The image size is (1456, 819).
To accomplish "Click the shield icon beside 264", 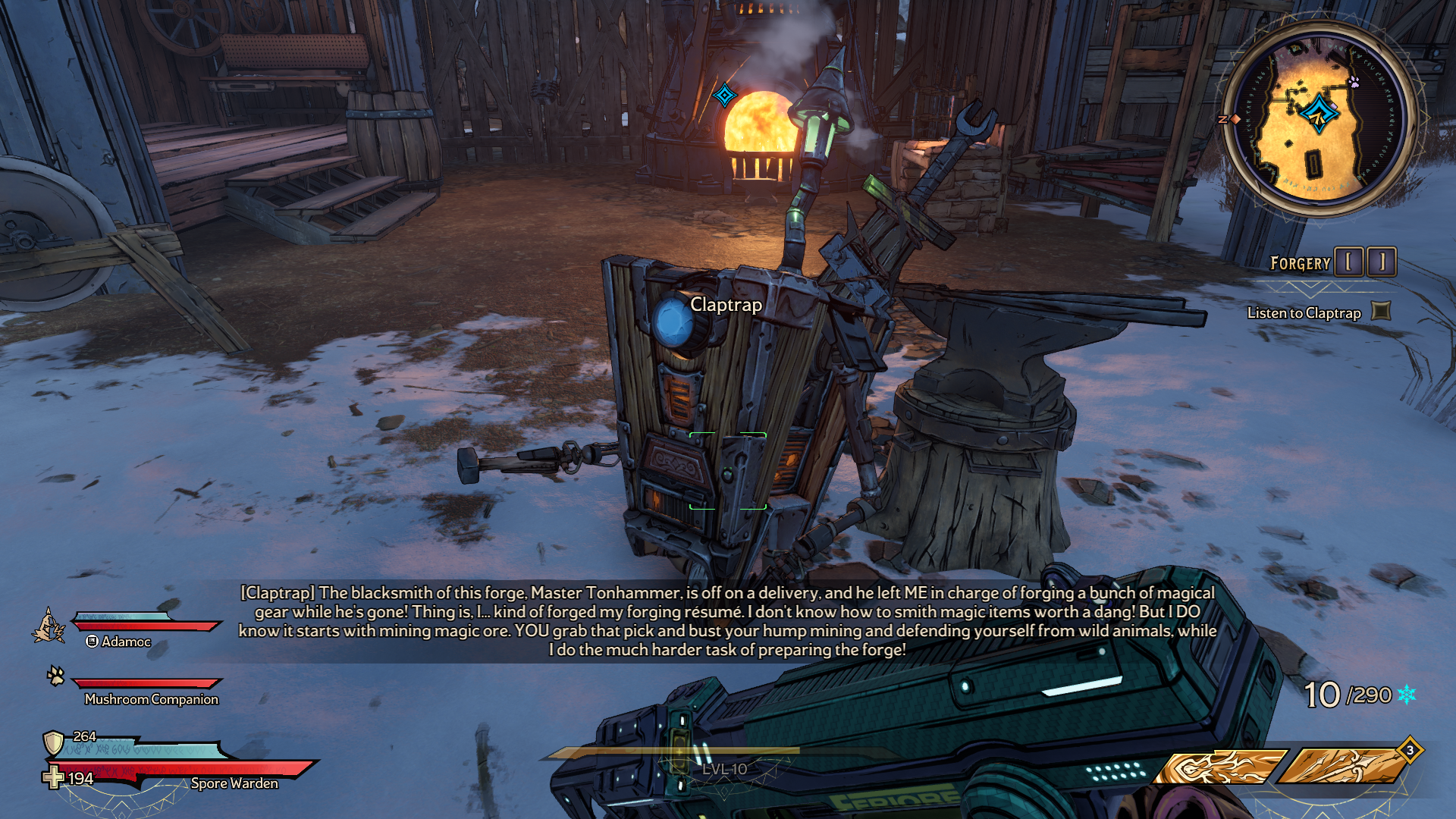I will click(x=53, y=742).
